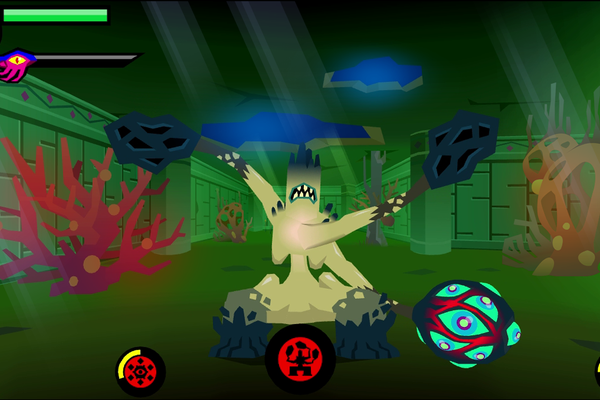Viewport: 600px width, 400px height.
Task: Select the large red center enemy icon
Action: click(299, 358)
